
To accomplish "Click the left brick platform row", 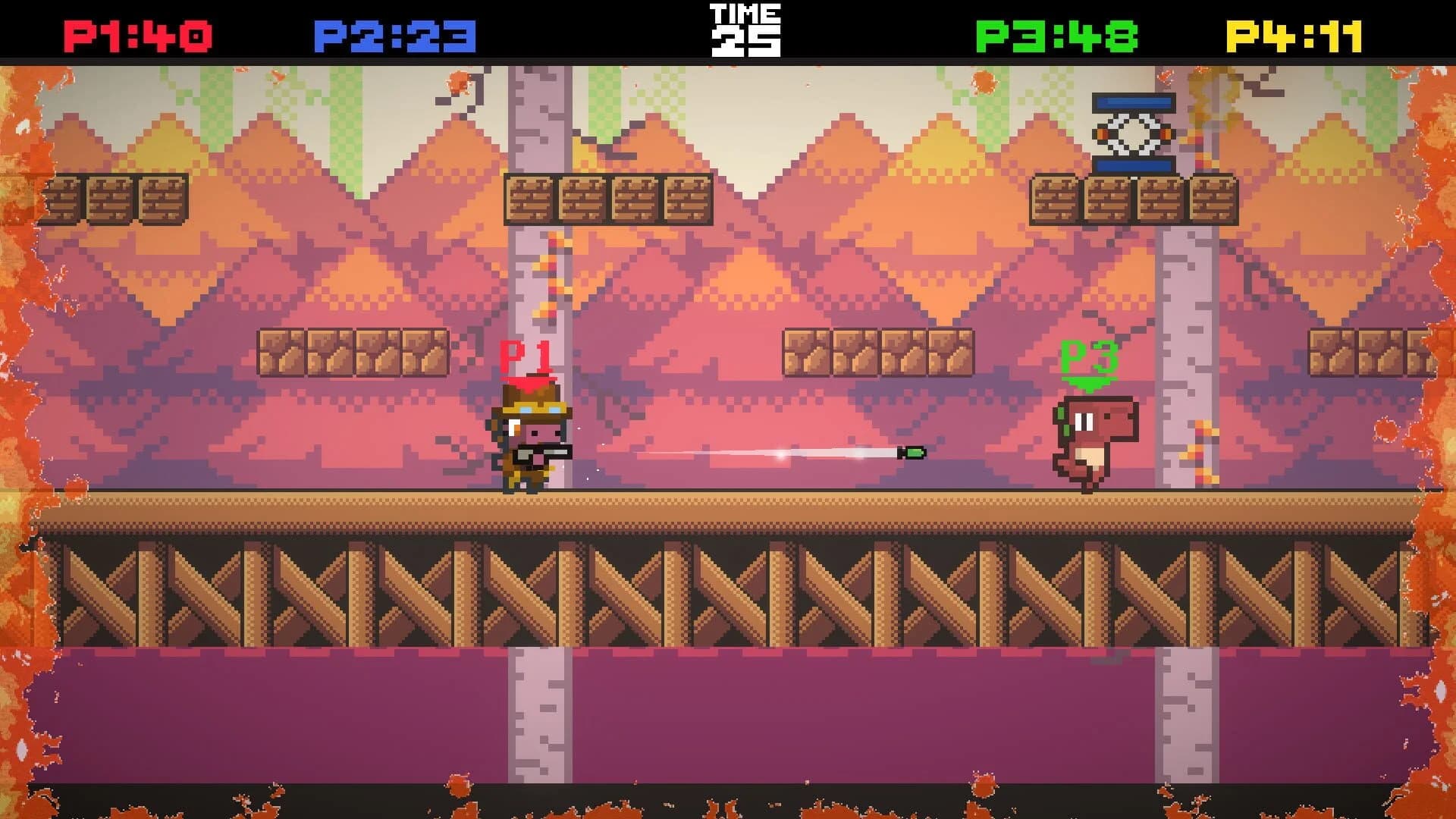I will pos(118,199).
